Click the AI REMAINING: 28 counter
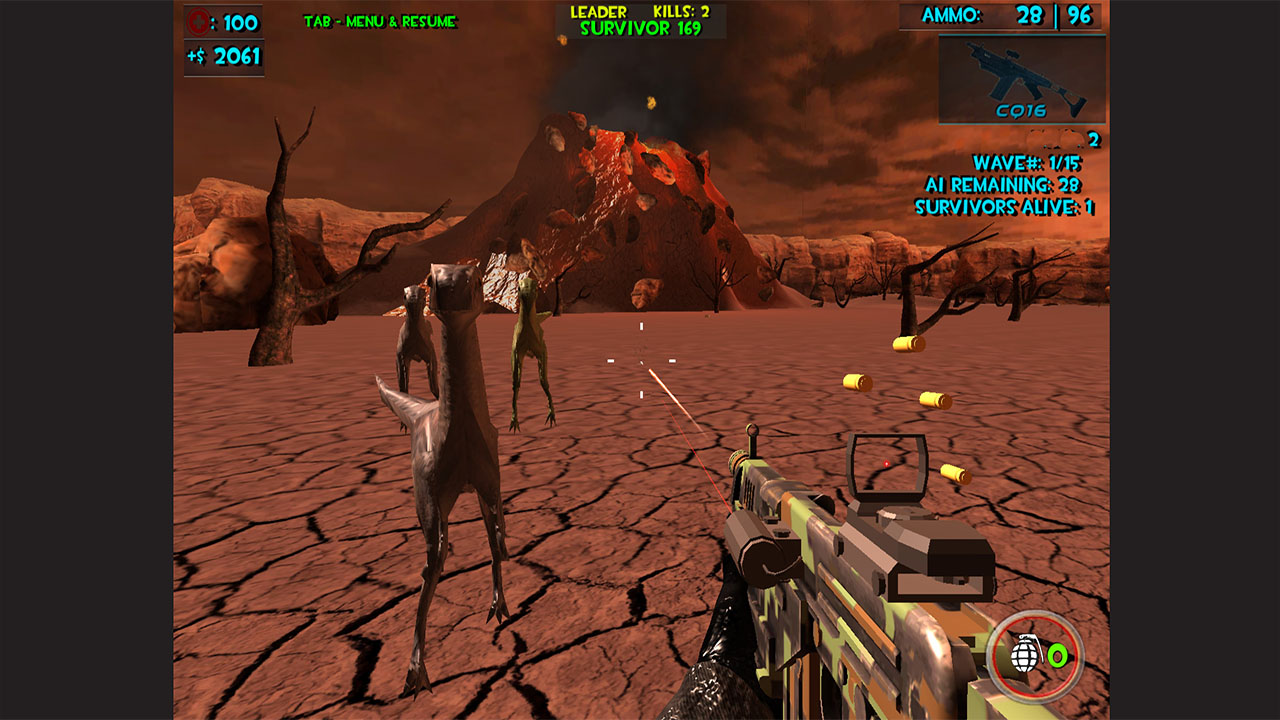This screenshot has height=720, width=1280. point(1005,185)
